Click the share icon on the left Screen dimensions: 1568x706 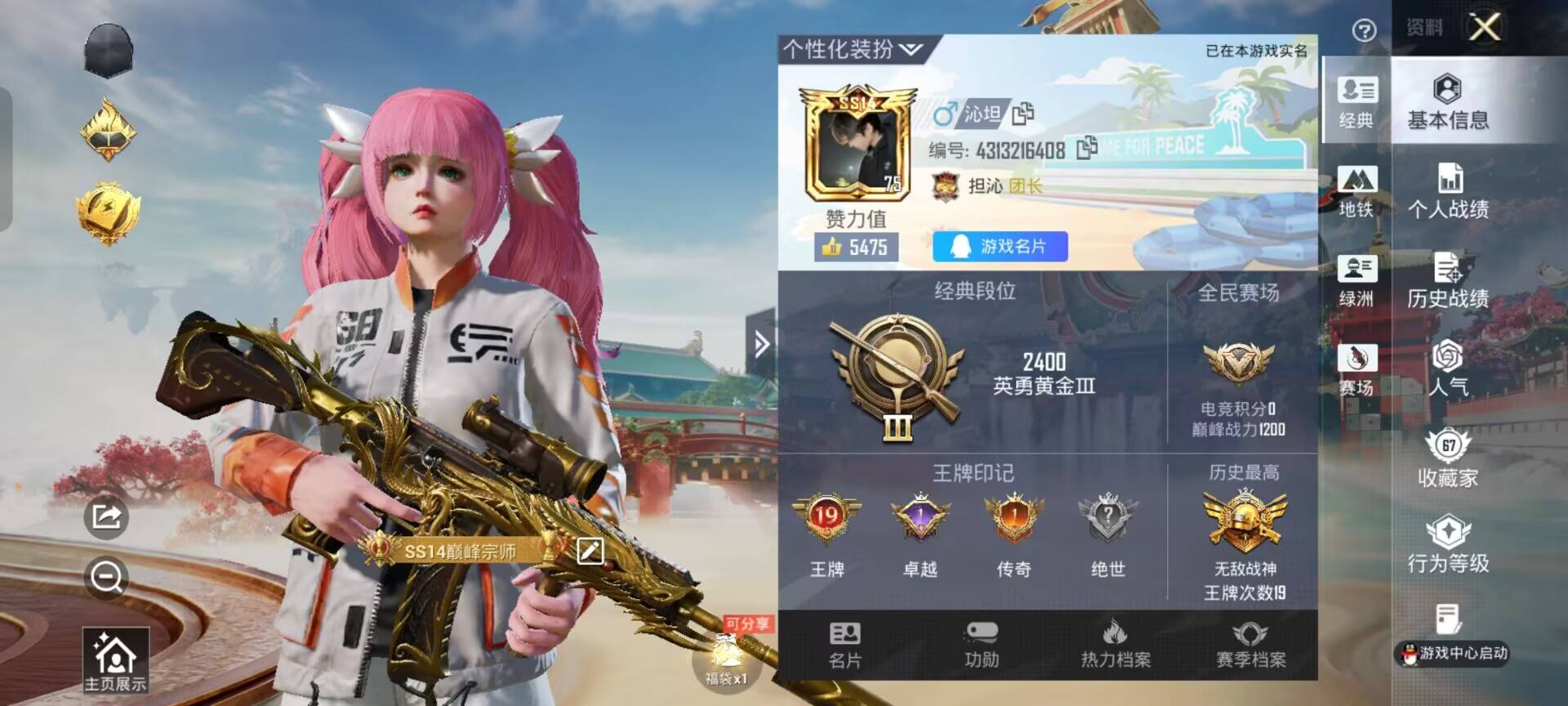[x=107, y=517]
